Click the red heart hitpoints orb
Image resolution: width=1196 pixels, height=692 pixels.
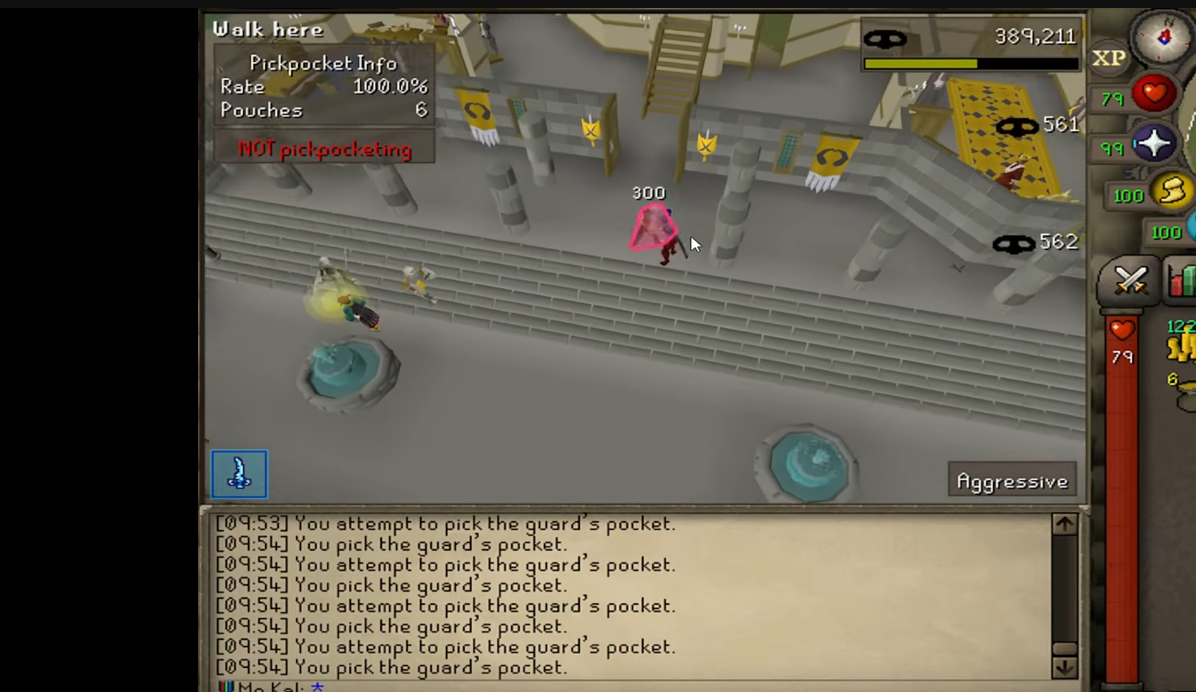[1154, 95]
